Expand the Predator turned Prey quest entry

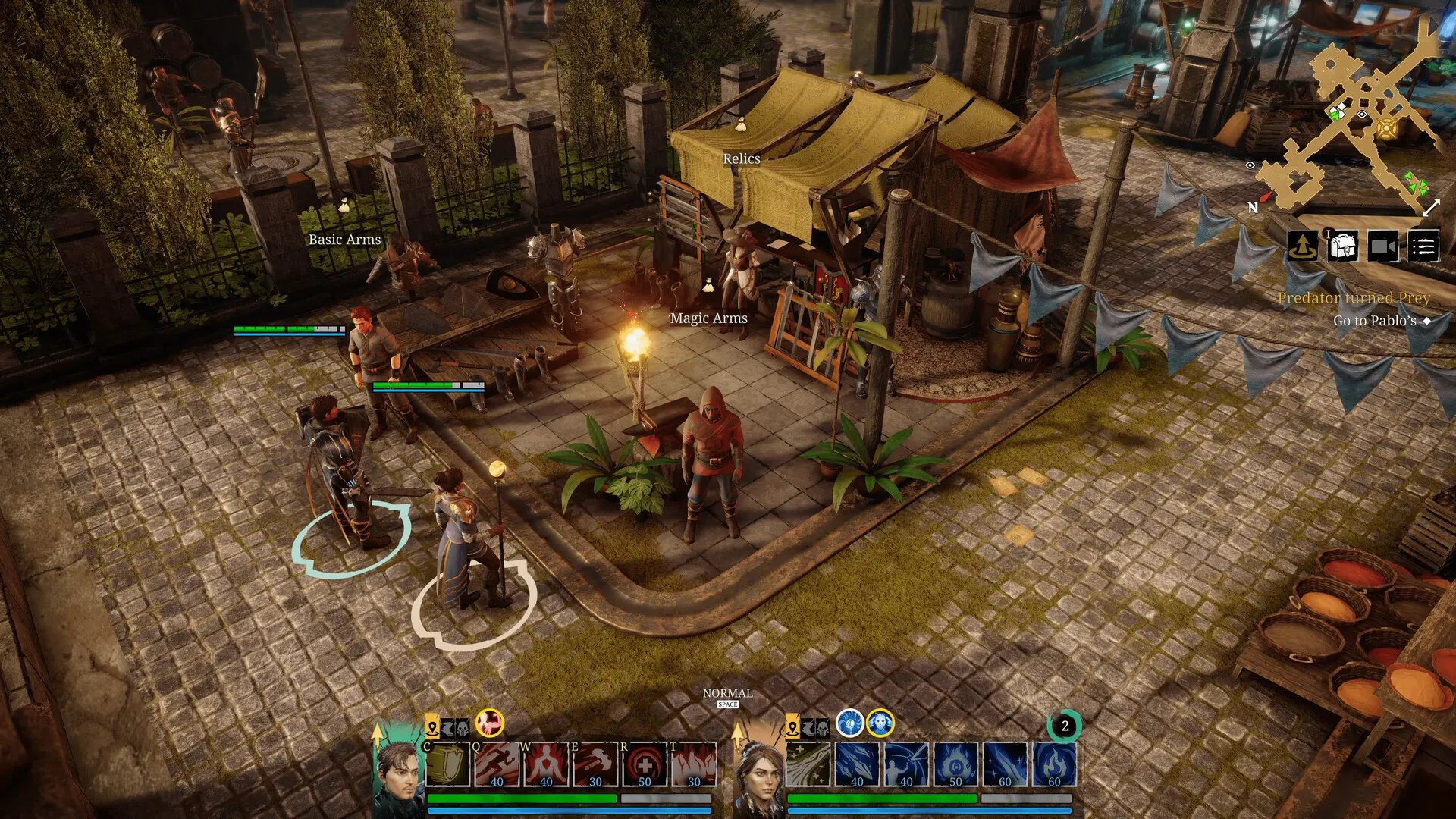point(1354,298)
